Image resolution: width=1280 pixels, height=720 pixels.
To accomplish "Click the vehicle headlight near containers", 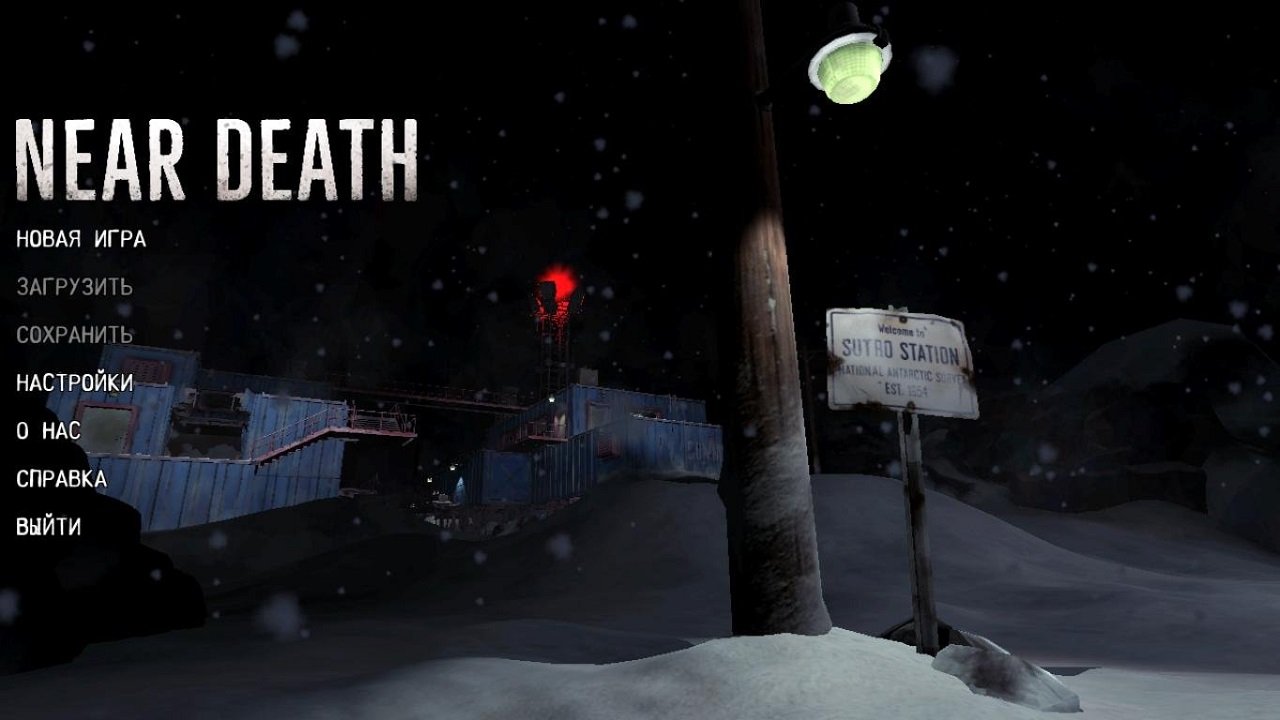I will tap(452, 467).
